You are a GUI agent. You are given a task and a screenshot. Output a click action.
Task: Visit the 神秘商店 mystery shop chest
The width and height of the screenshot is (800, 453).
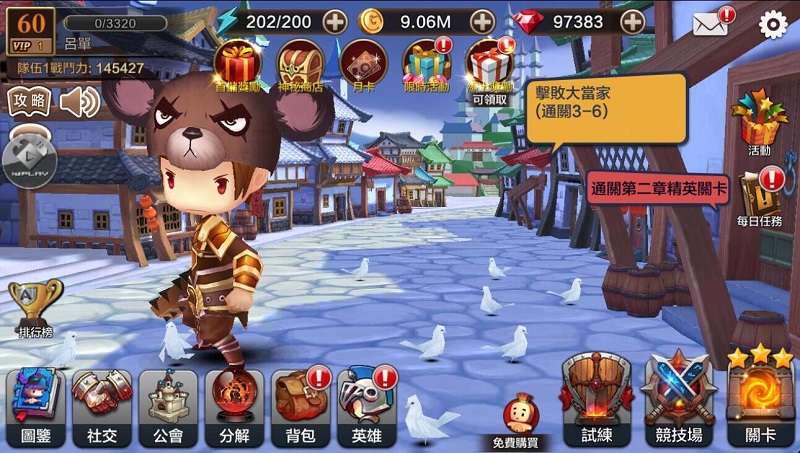299,64
